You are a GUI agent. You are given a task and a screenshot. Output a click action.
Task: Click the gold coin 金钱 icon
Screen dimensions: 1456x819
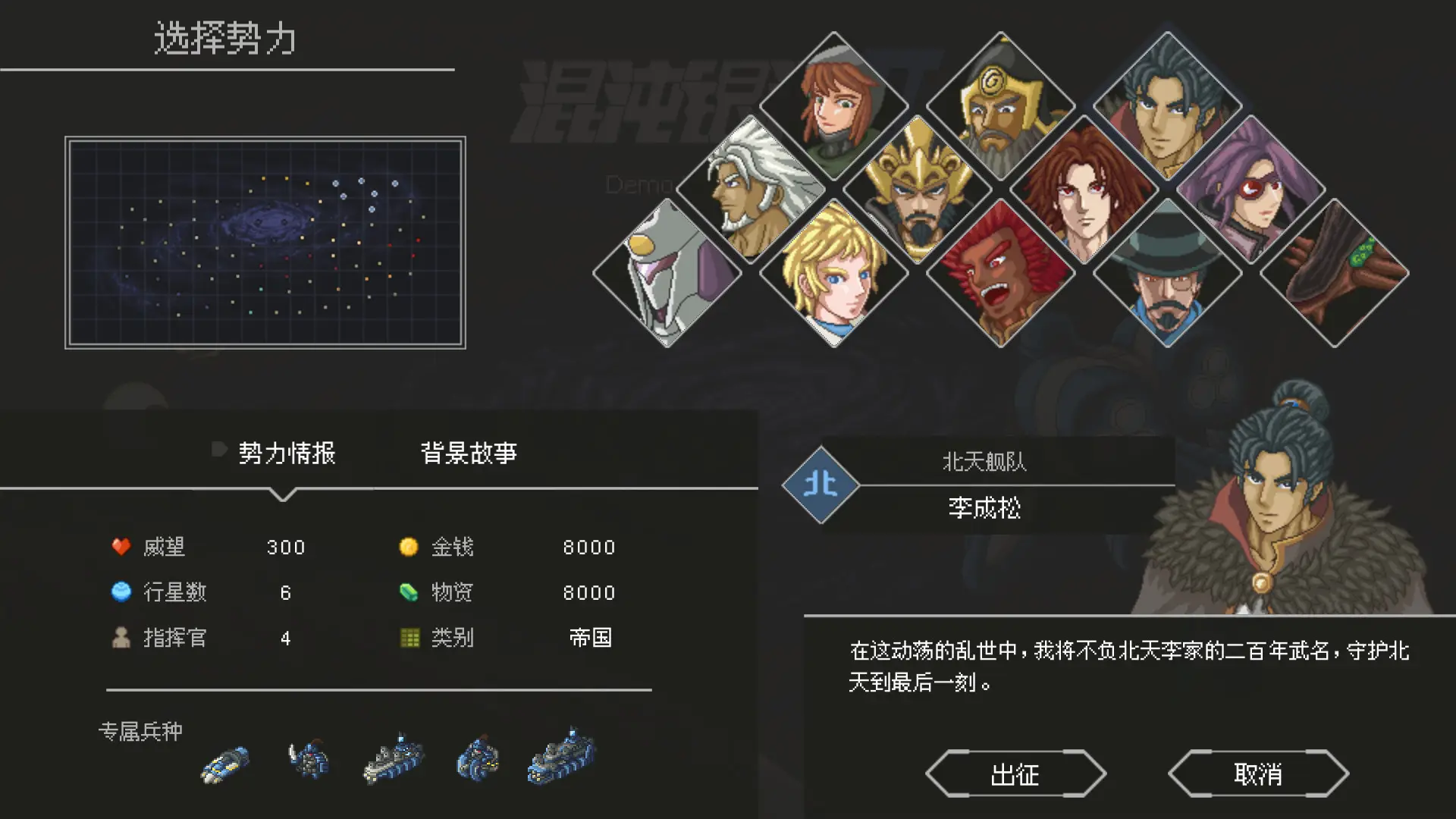[408, 546]
